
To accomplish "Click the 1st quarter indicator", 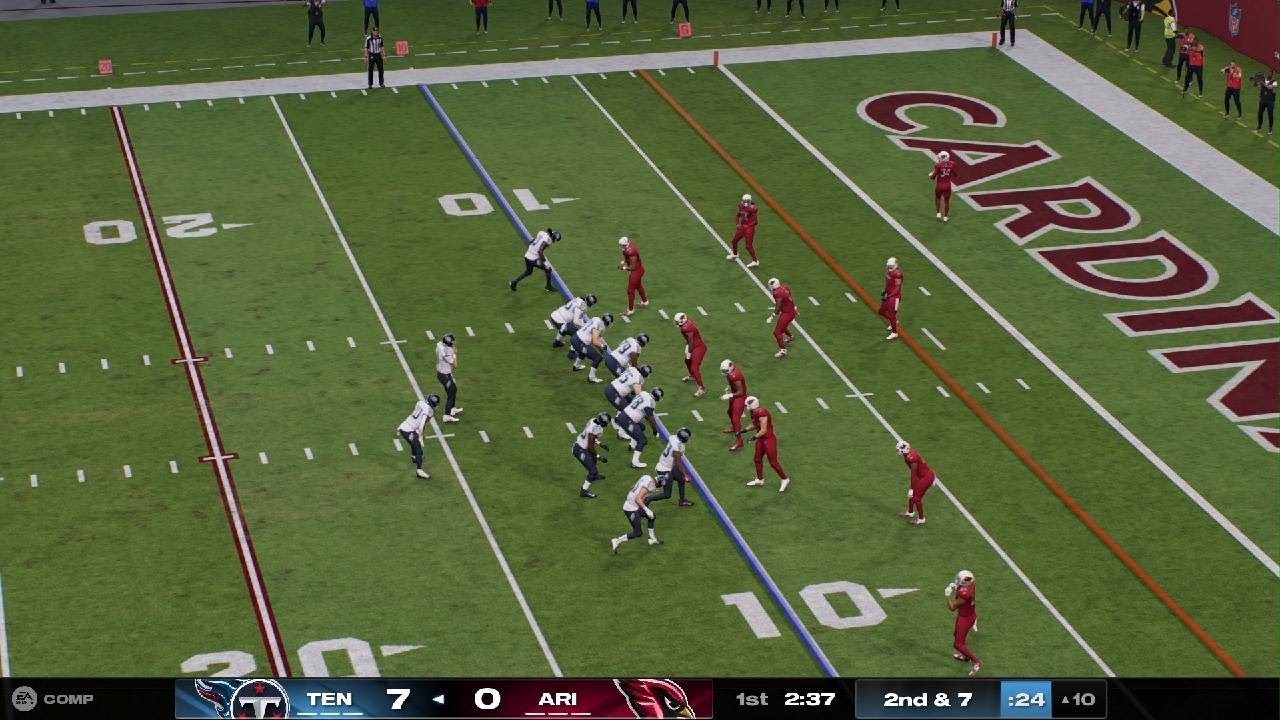I will tap(750, 700).
